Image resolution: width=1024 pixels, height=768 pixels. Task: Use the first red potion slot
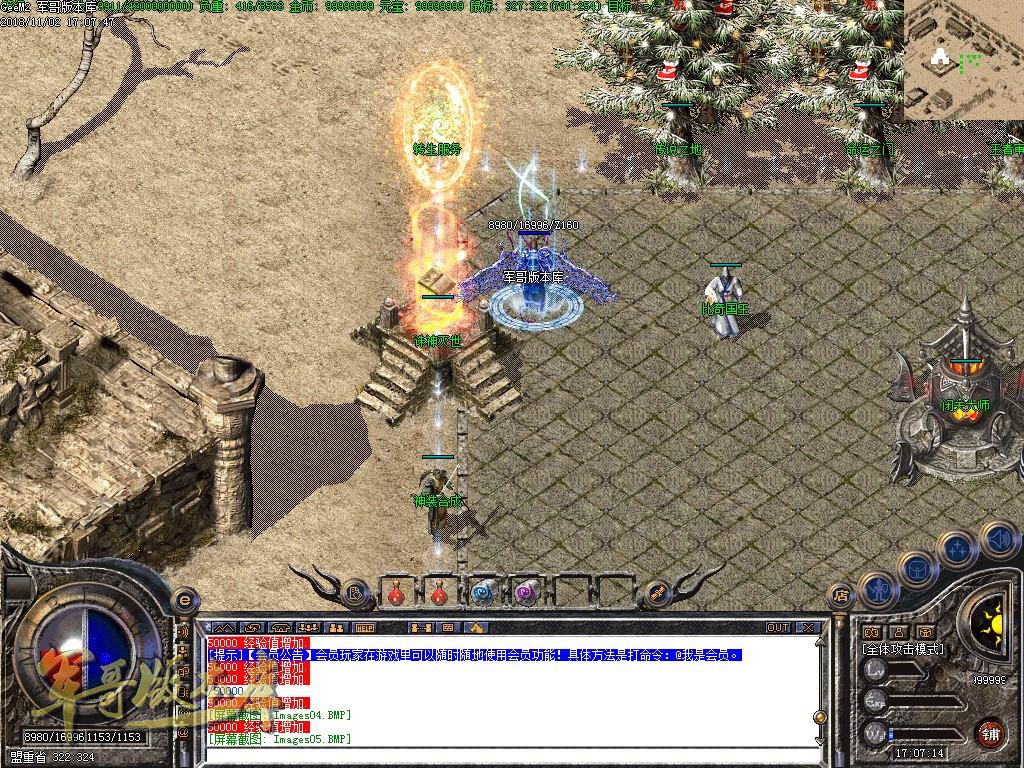[397, 592]
